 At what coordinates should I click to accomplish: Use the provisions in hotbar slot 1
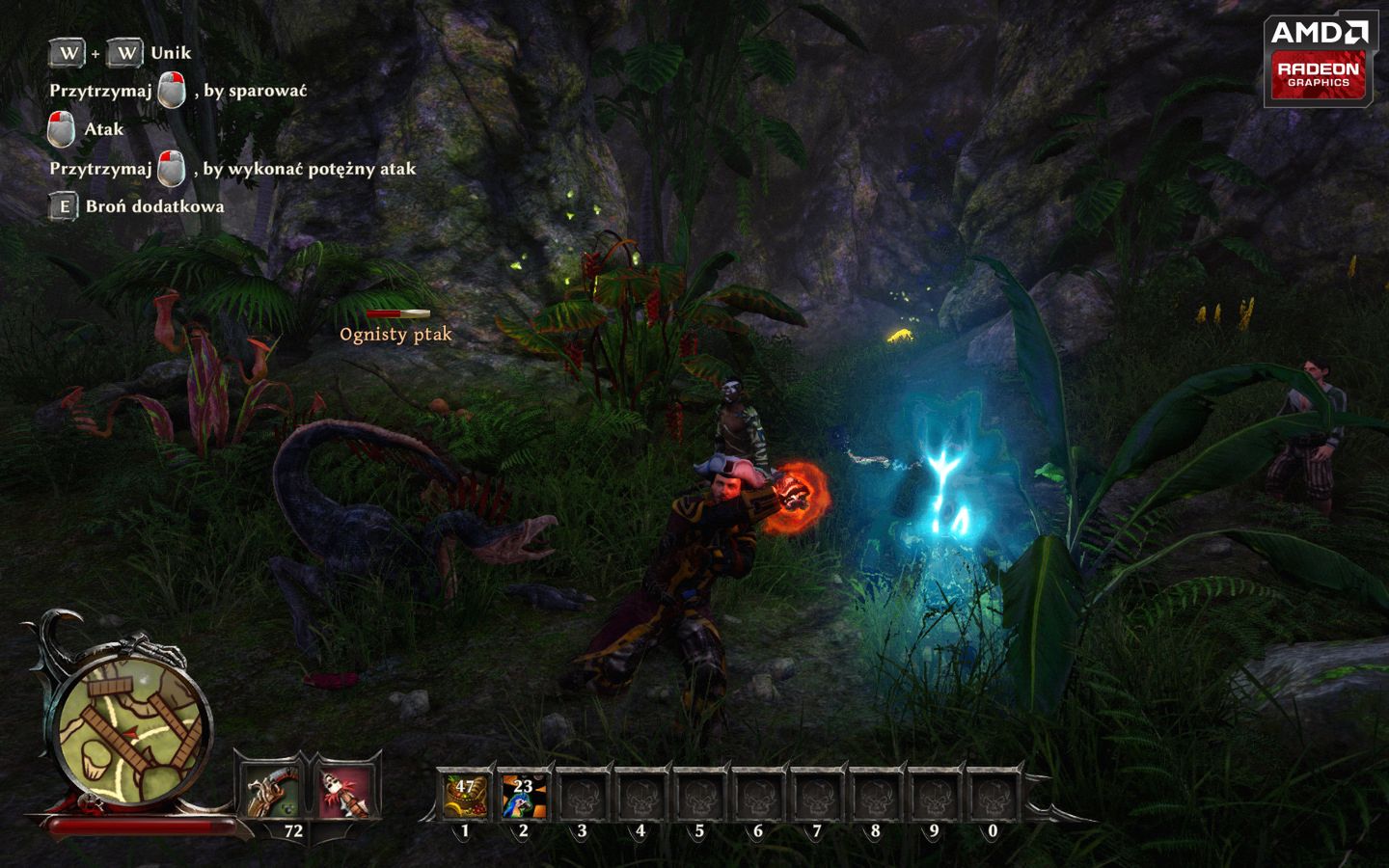point(466,797)
